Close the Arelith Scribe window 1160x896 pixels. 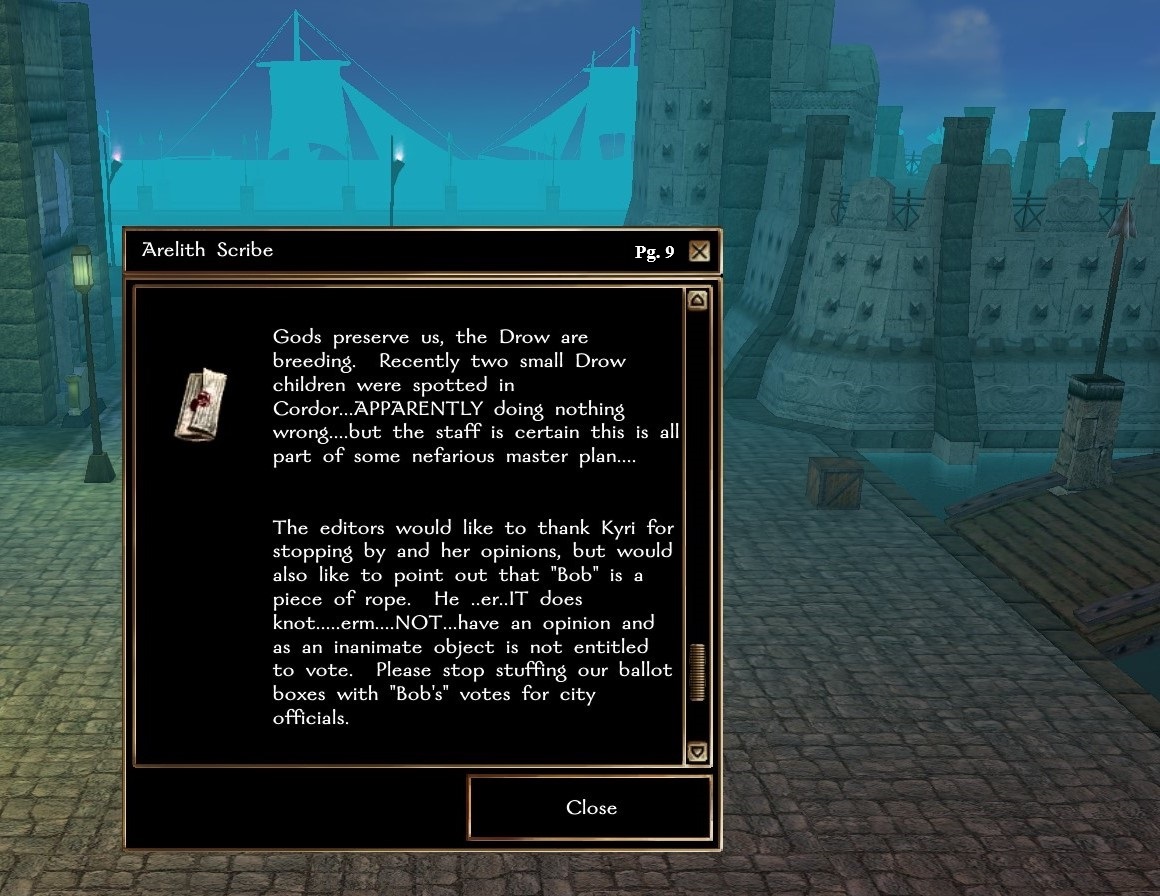[590, 808]
